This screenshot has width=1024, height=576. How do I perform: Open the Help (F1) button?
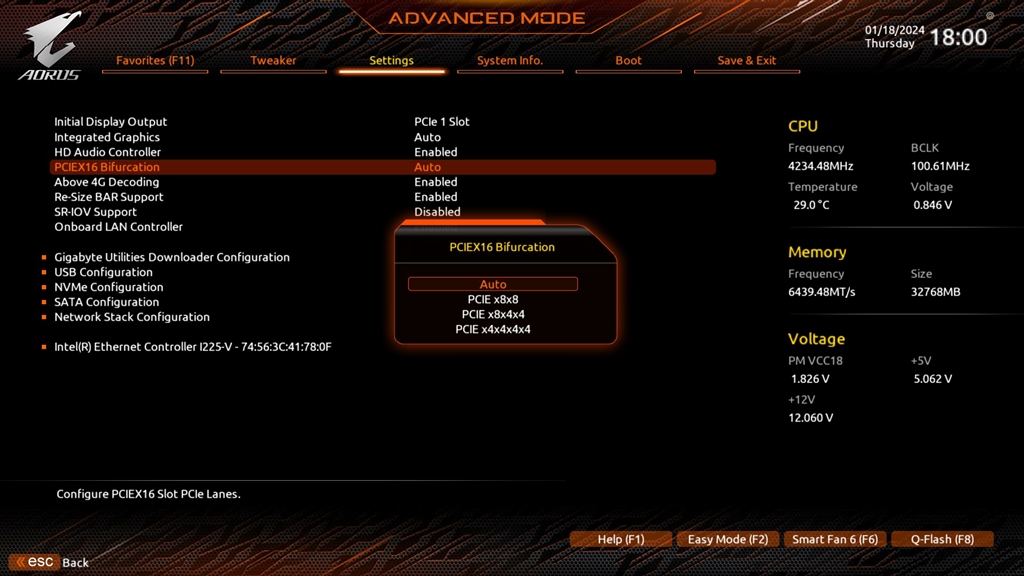point(620,540)
